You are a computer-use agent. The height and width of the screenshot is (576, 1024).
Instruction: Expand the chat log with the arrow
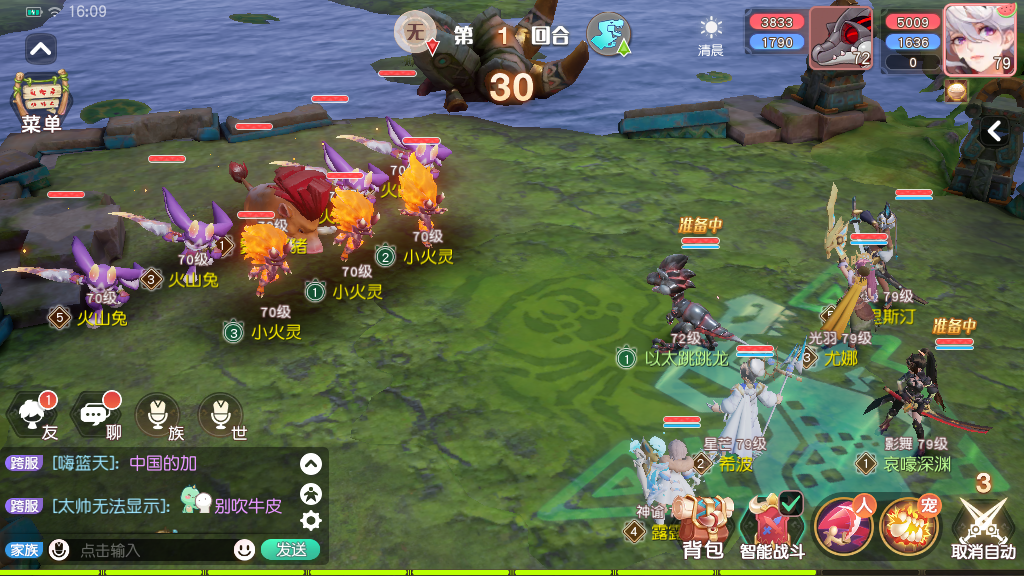311,464
